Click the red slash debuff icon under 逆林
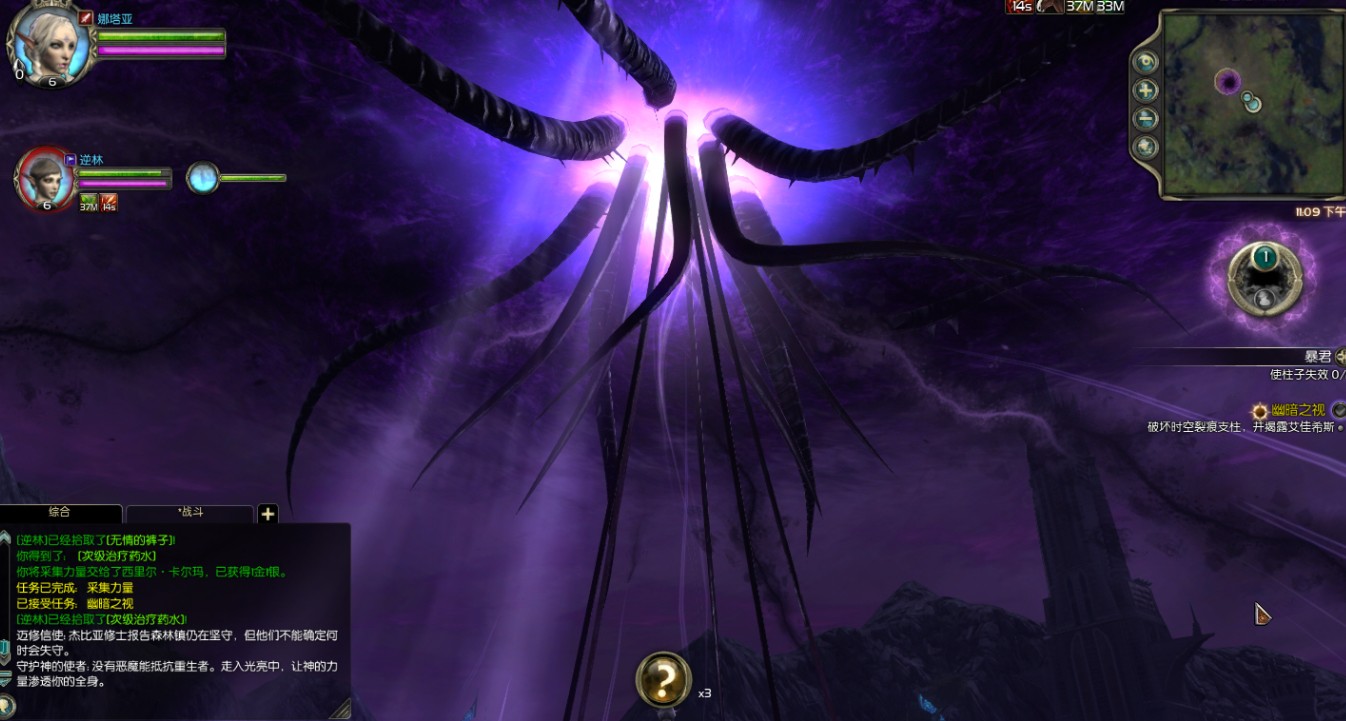This screenshot has width=1346, height=721. pos(108,202)
